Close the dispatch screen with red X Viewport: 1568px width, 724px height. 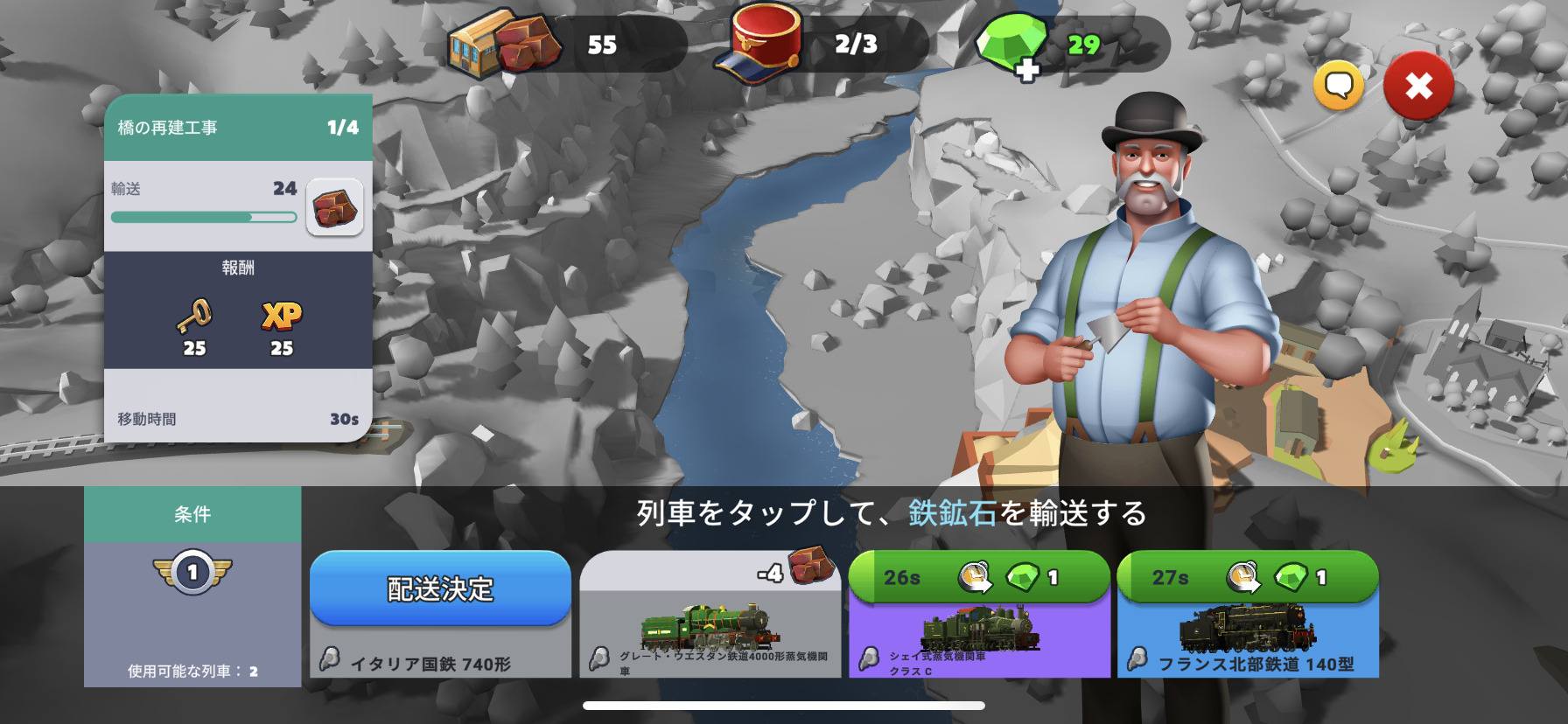pos(1418,86)
